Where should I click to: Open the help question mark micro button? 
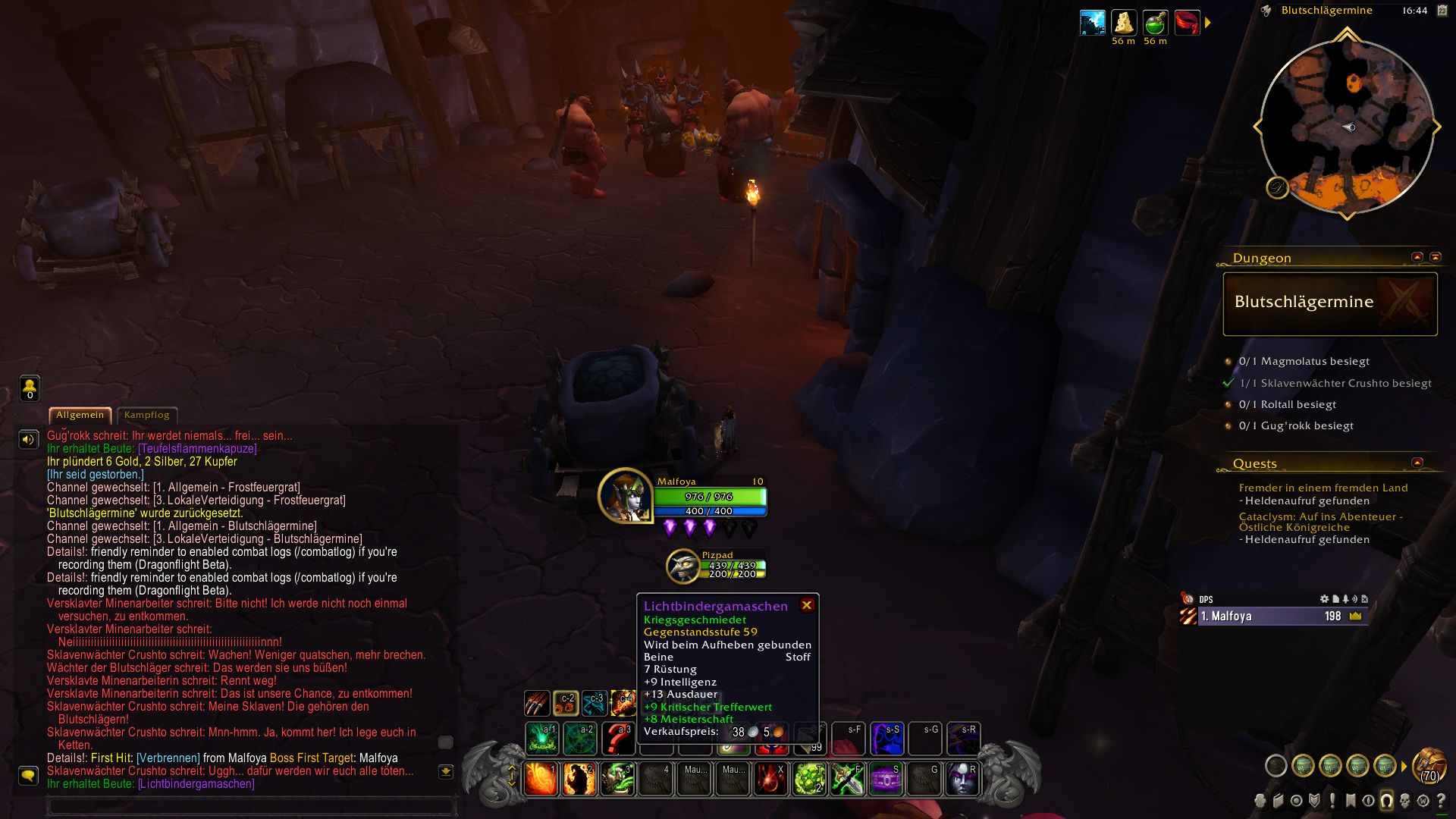coord(1441,801)
